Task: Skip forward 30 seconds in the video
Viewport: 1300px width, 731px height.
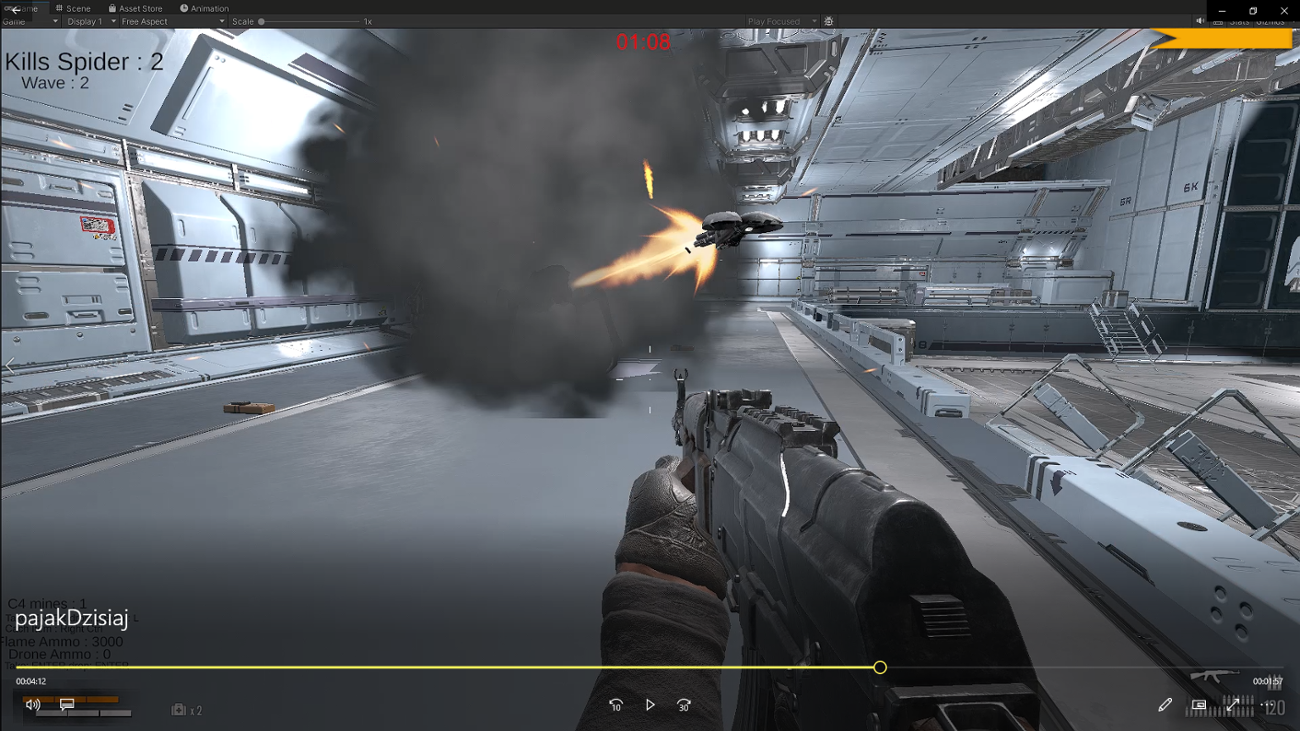Action: [684, 705]
